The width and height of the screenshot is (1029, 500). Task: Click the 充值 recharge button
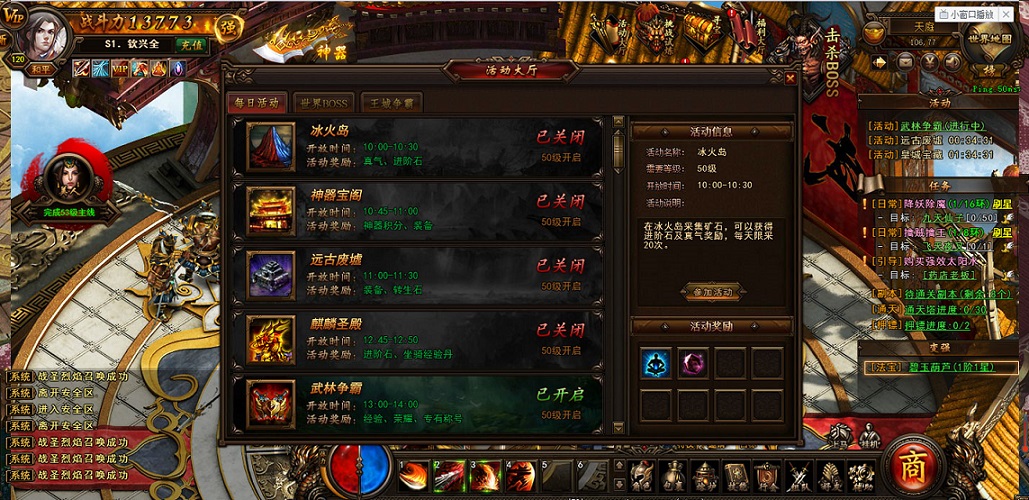click(x=190, y=44)
